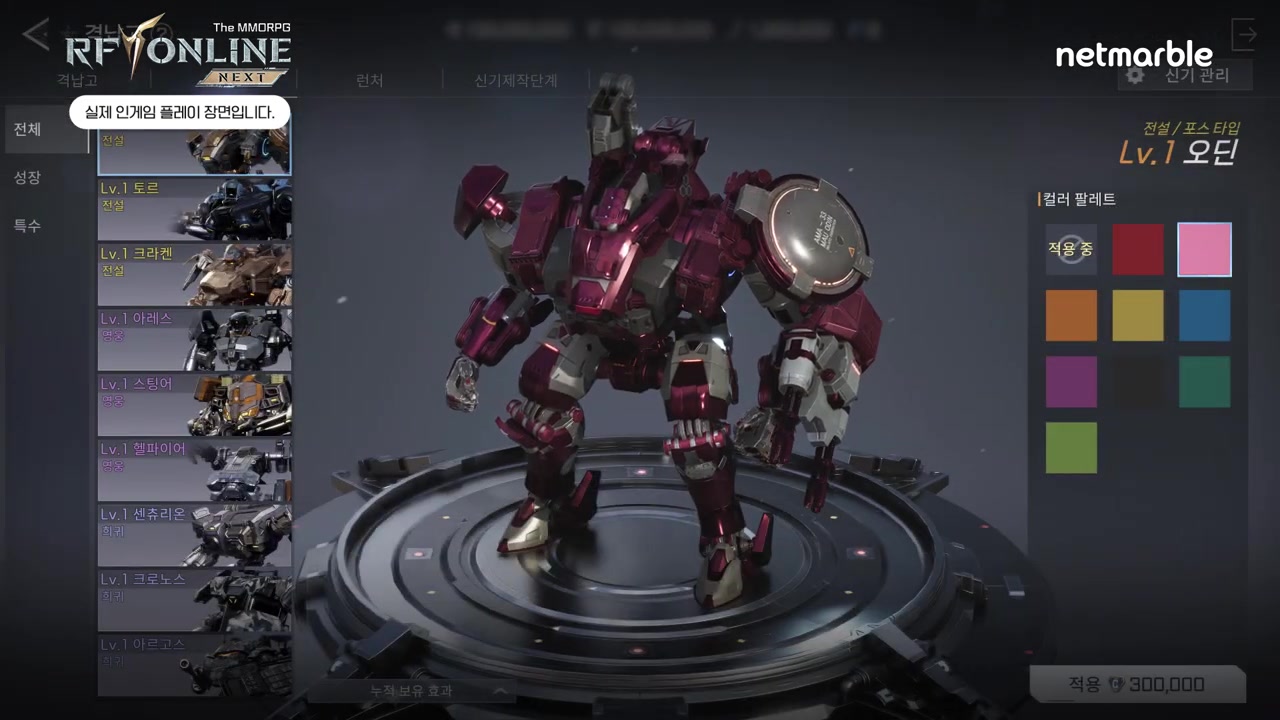This screenshot has height=720, width=1280.
Task: Pick the pink color swatch
Action: [1204, 249]
